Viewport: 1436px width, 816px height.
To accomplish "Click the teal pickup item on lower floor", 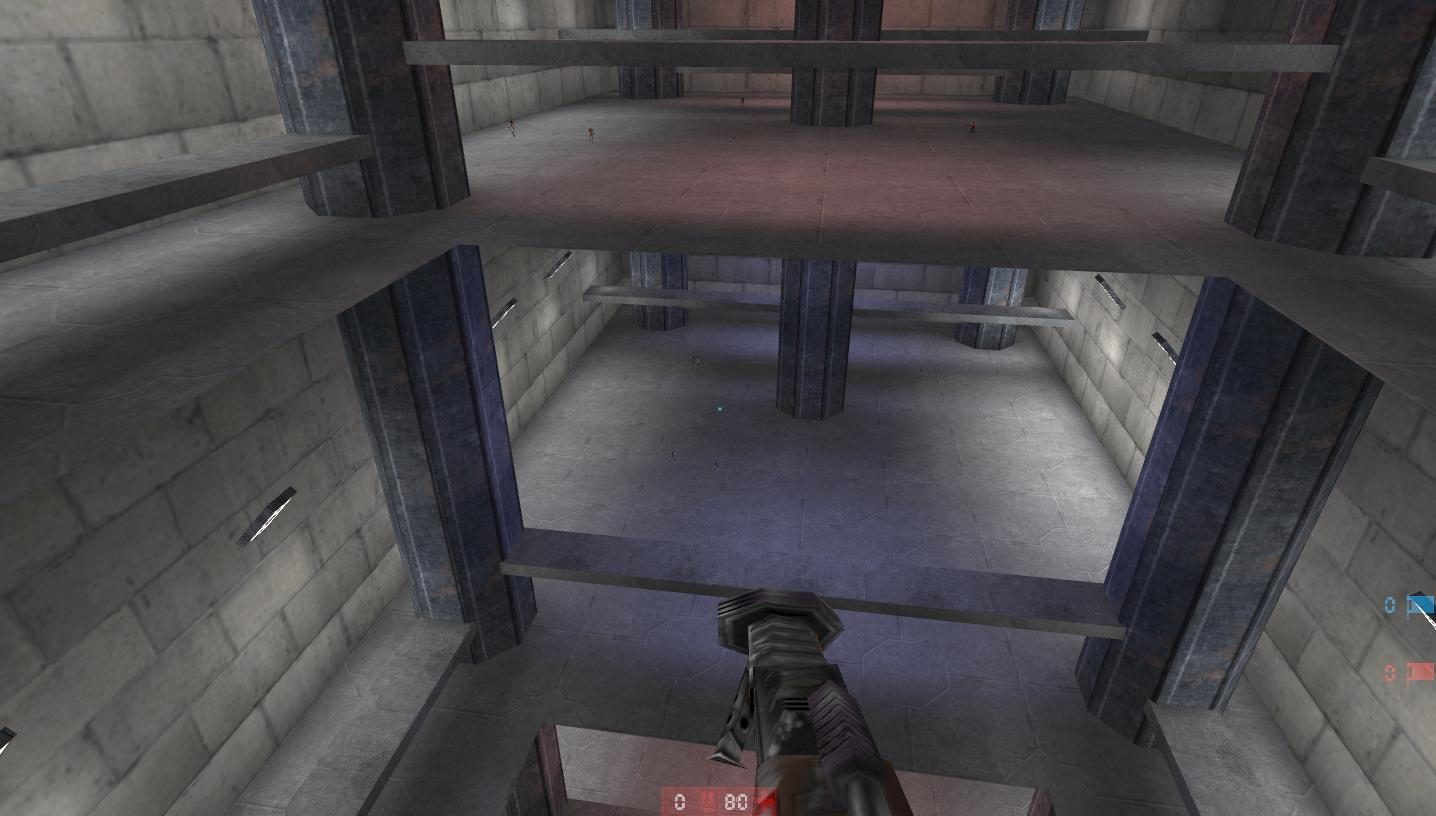I will point(718,408).
